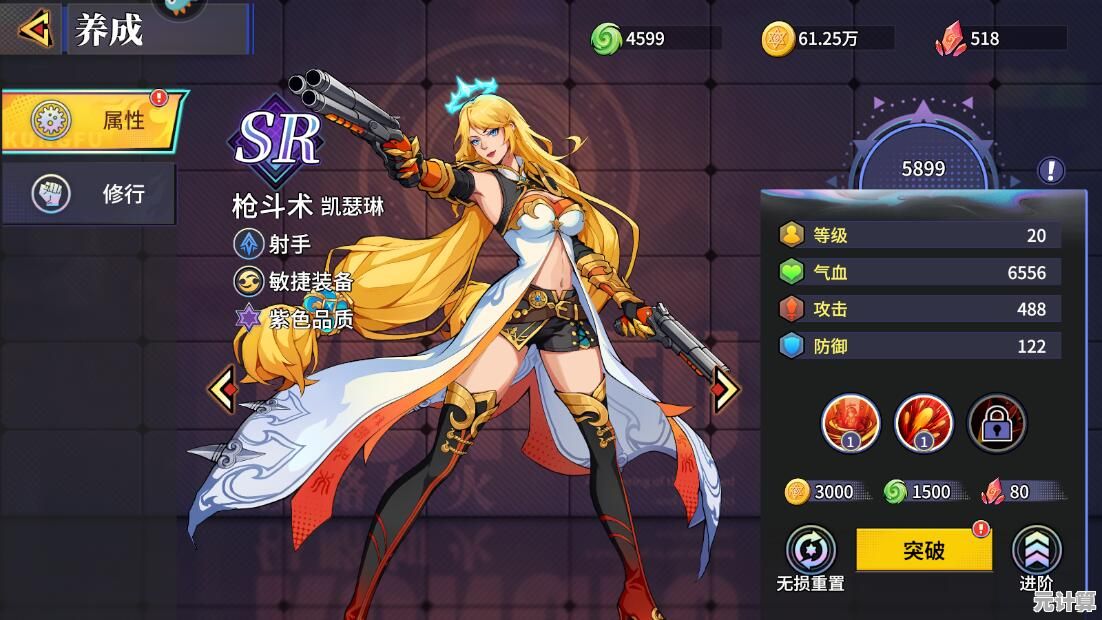
Task: Go back using the yellow arrow button
Action: 36,29
